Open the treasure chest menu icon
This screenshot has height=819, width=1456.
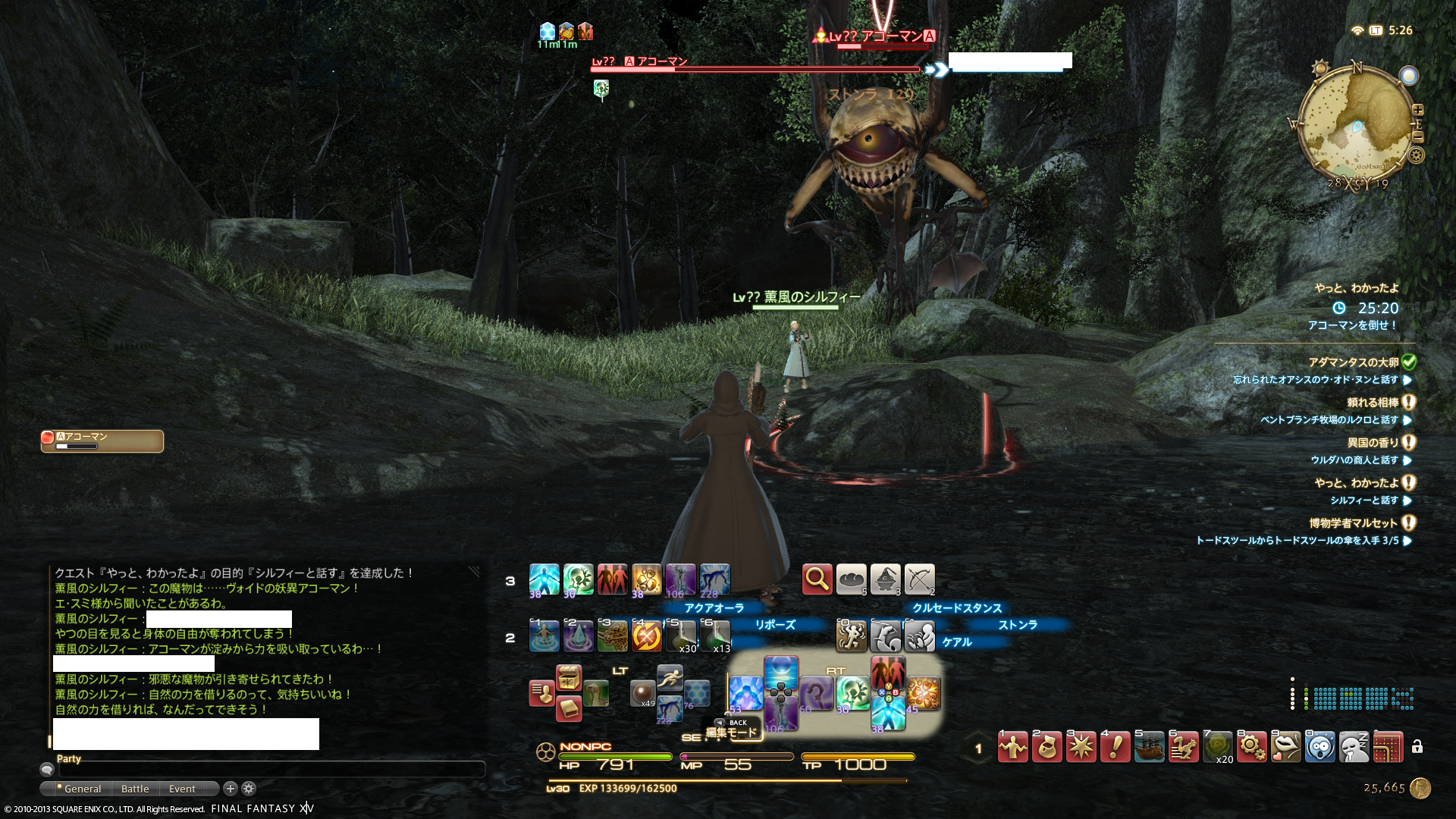point(569,677)
